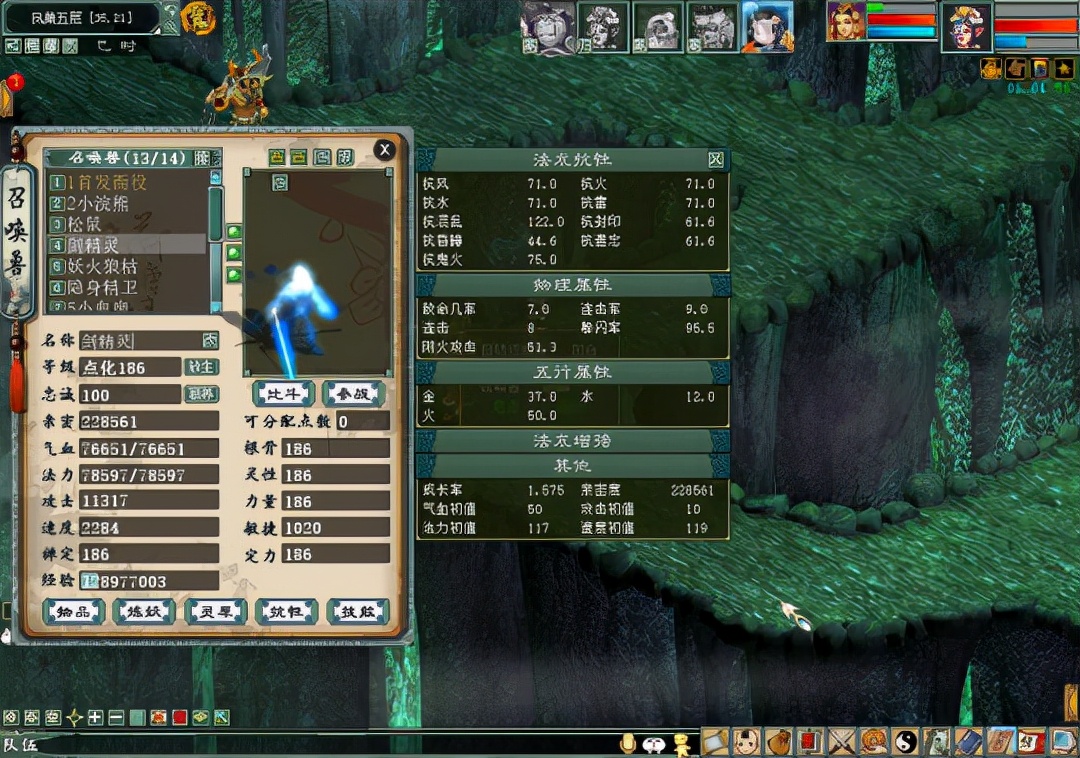
Task: Click the button beside the loyalty value
Action: 202,394
